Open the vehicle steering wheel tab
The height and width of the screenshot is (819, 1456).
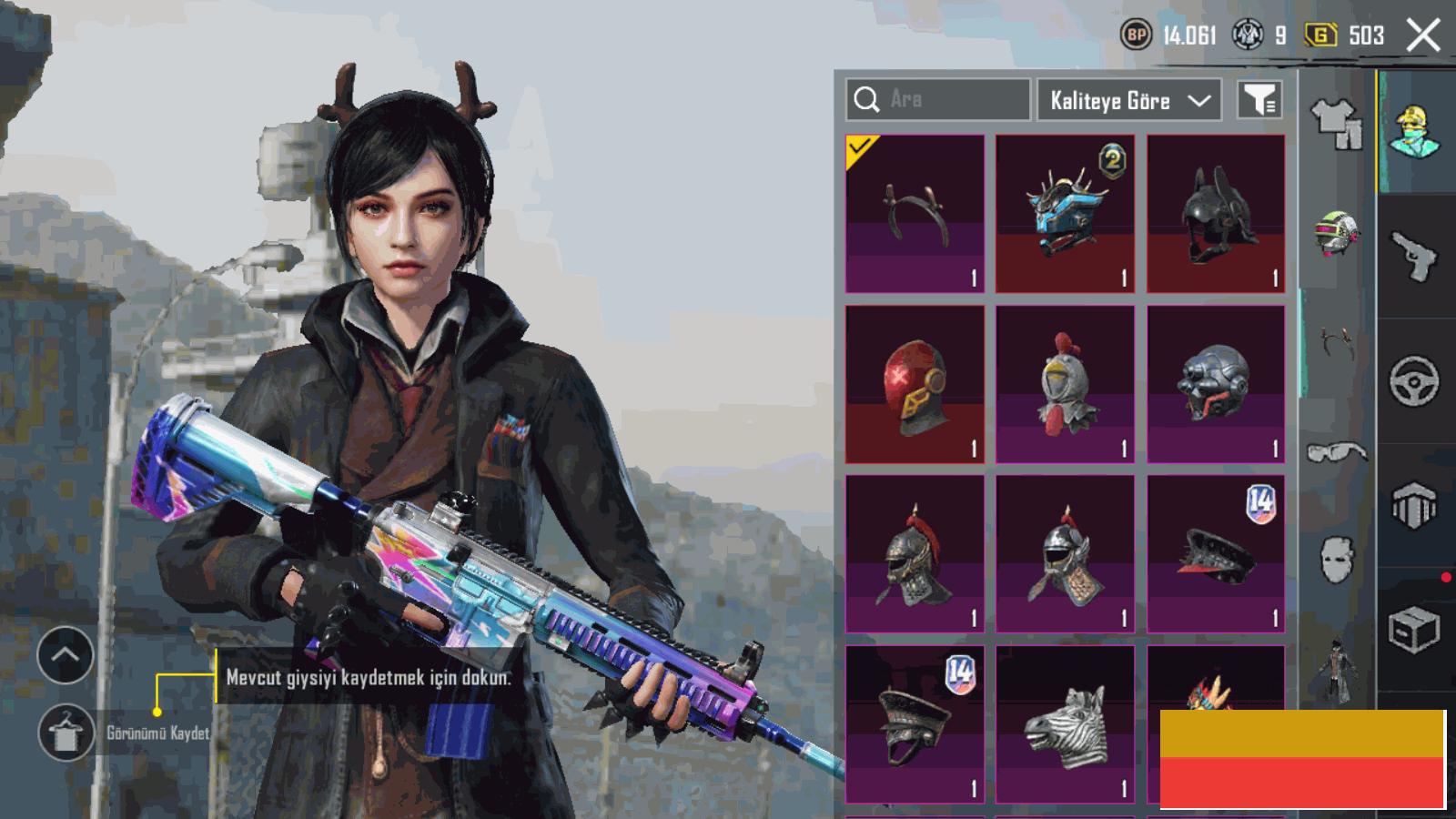pyautogui.click(x=1415, y=380)
